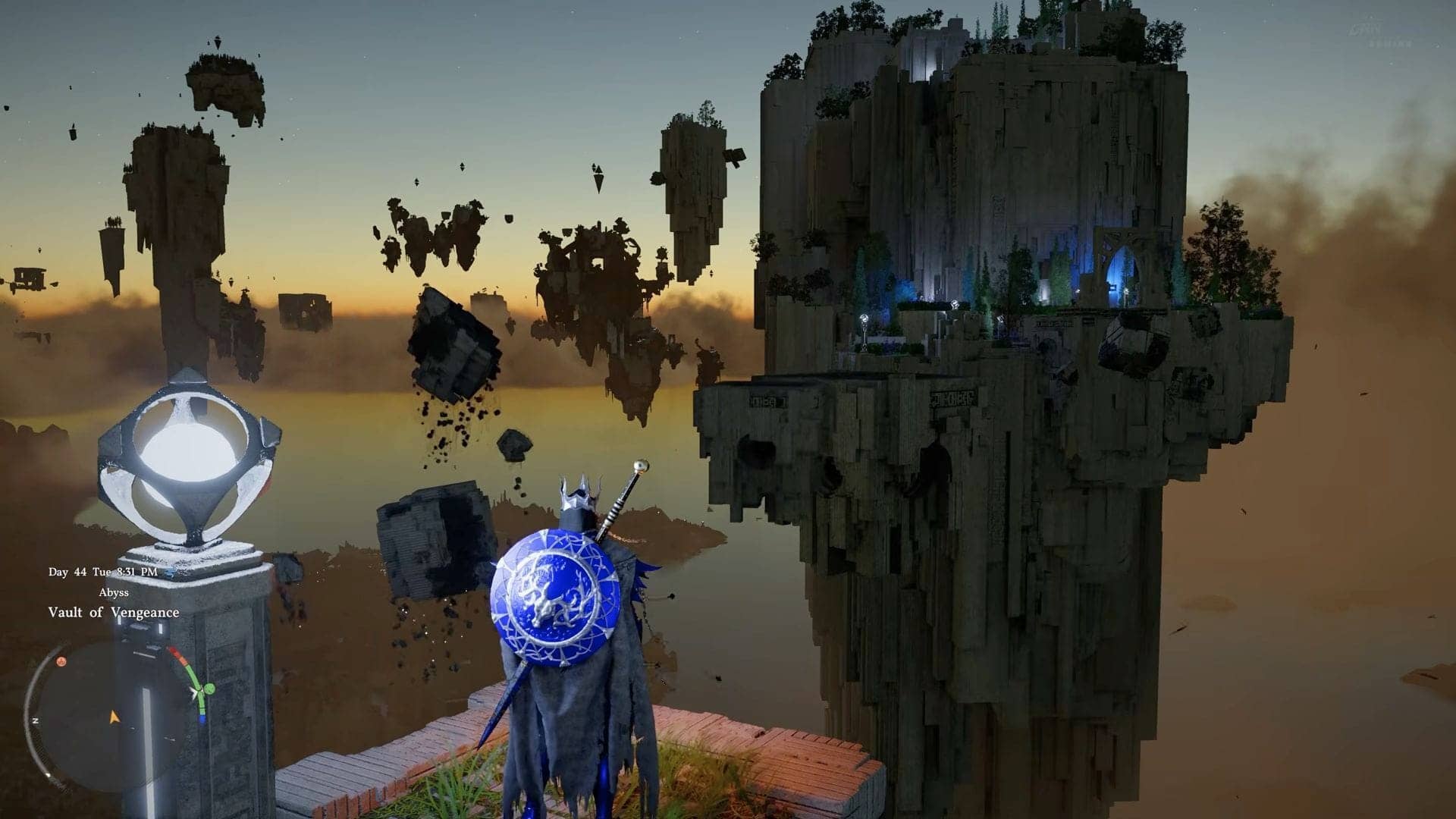Viewport: 1456px width, 819px height.
Task: Toggle the blue segment on the stamina arc
Action: pyautogui.click(x=202, y=717)
